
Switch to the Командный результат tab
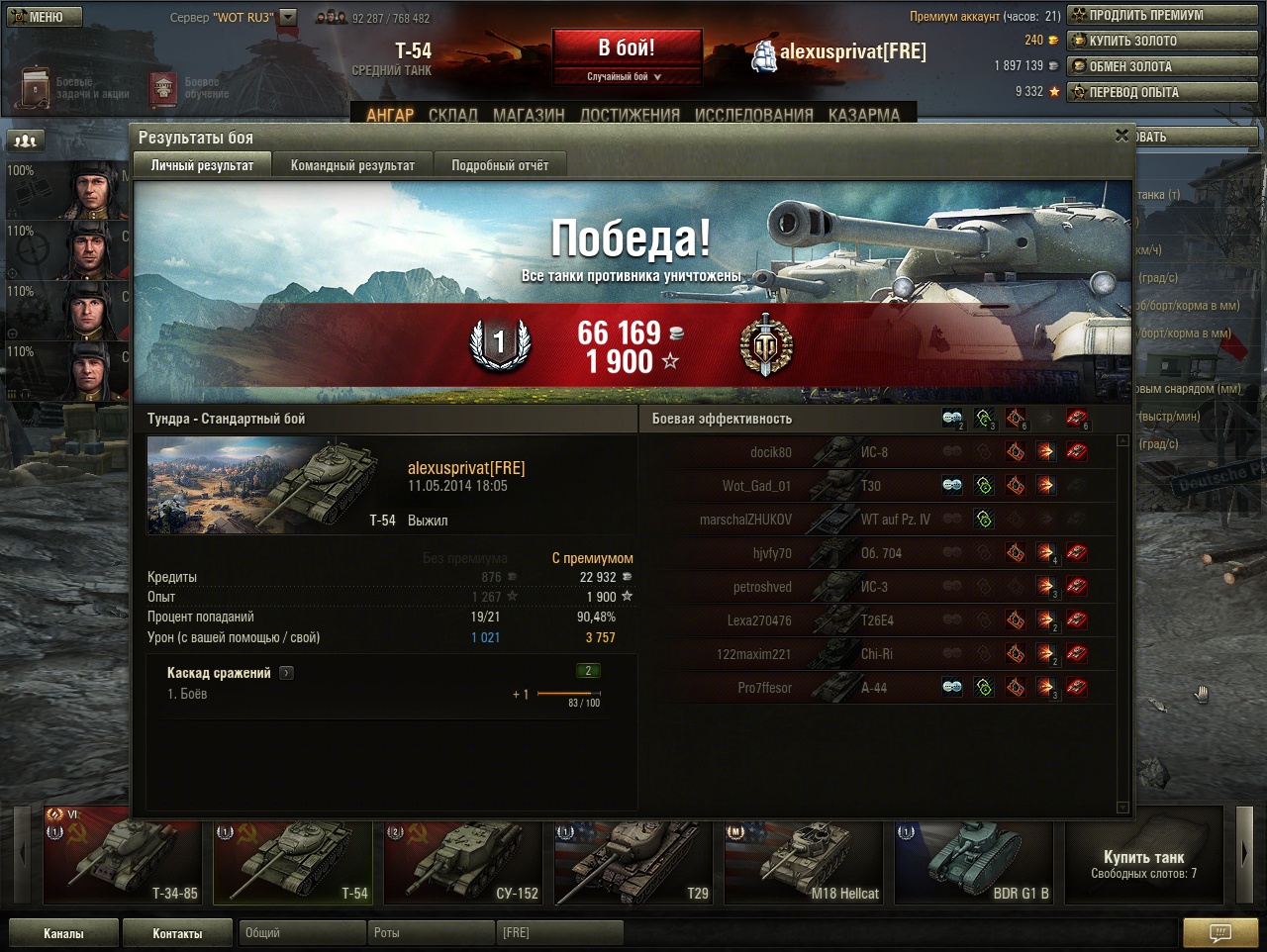[352, 165]
